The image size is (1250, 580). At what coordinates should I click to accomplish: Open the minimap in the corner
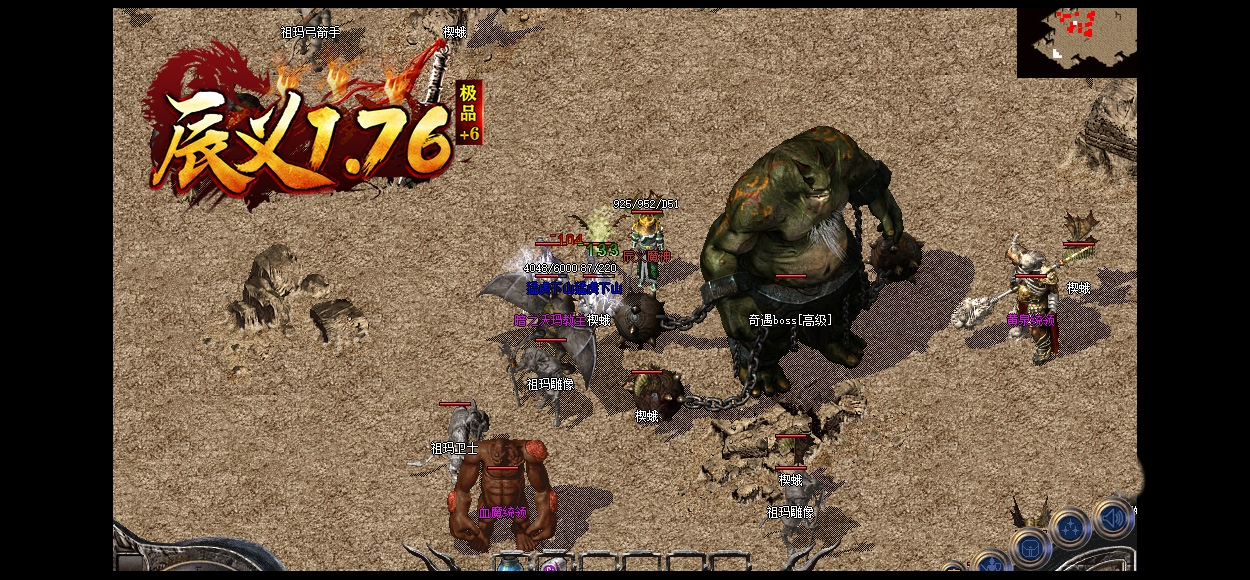[1076, 42]
